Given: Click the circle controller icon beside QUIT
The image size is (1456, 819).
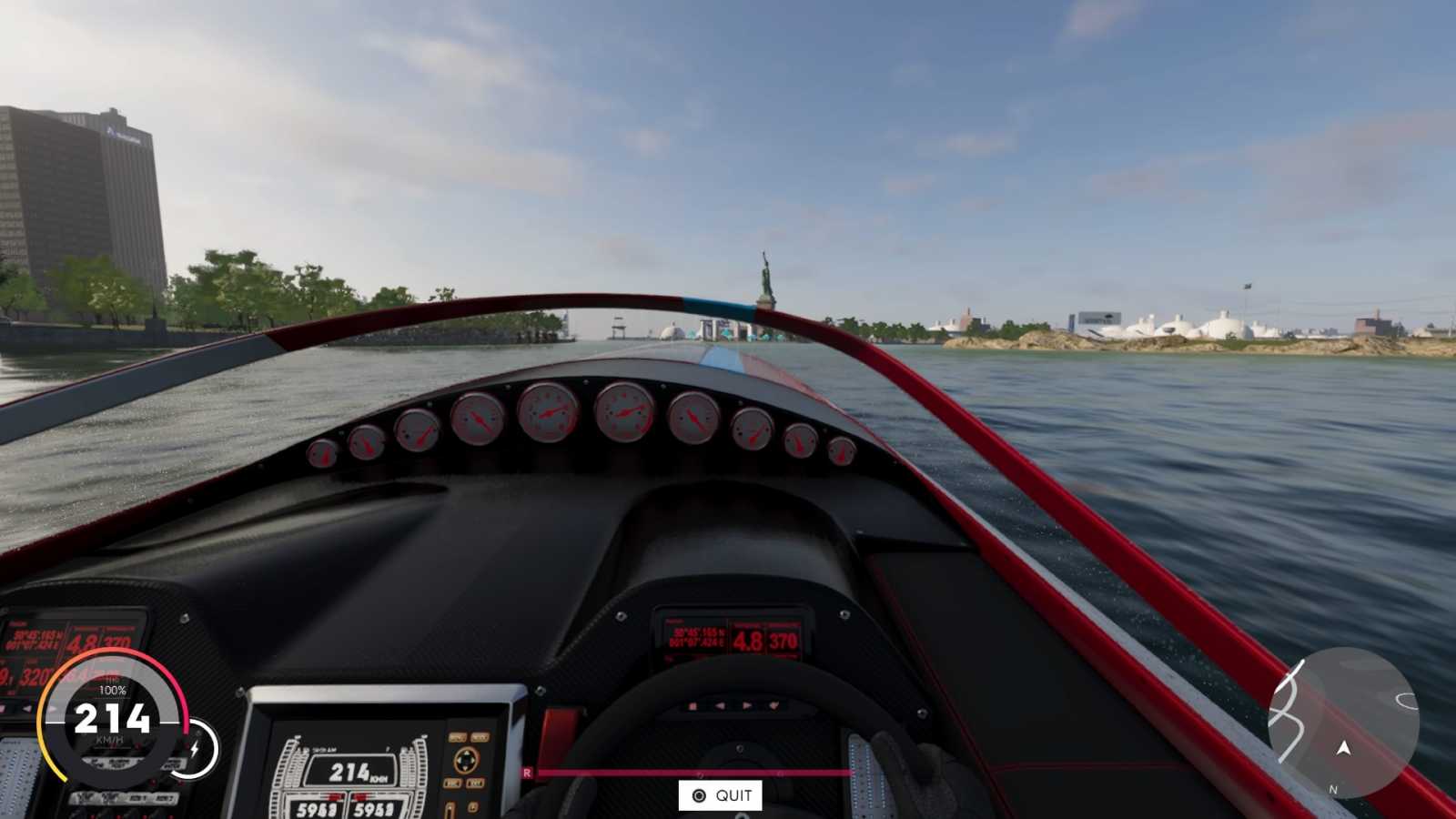Looking at the screenshot, I should pos(700,794).
